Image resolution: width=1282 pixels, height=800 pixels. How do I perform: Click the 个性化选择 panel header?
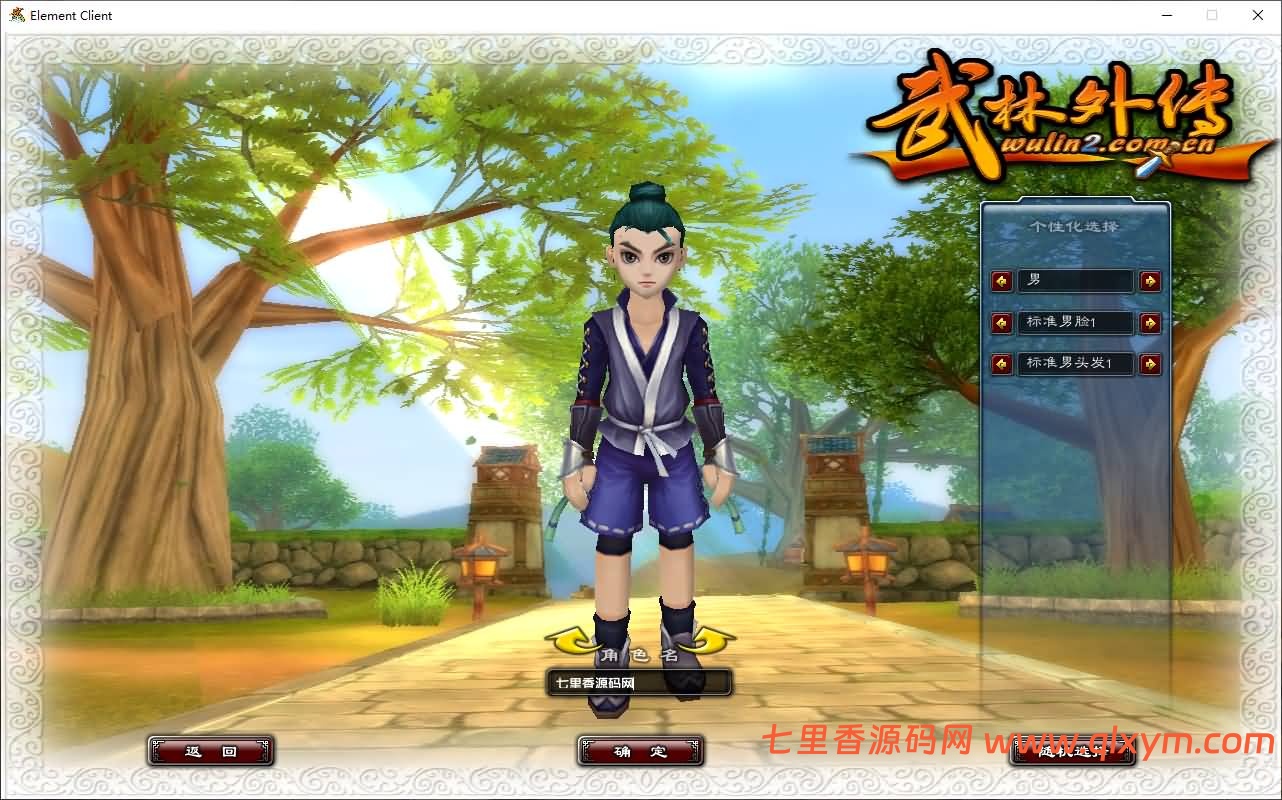1075,226
